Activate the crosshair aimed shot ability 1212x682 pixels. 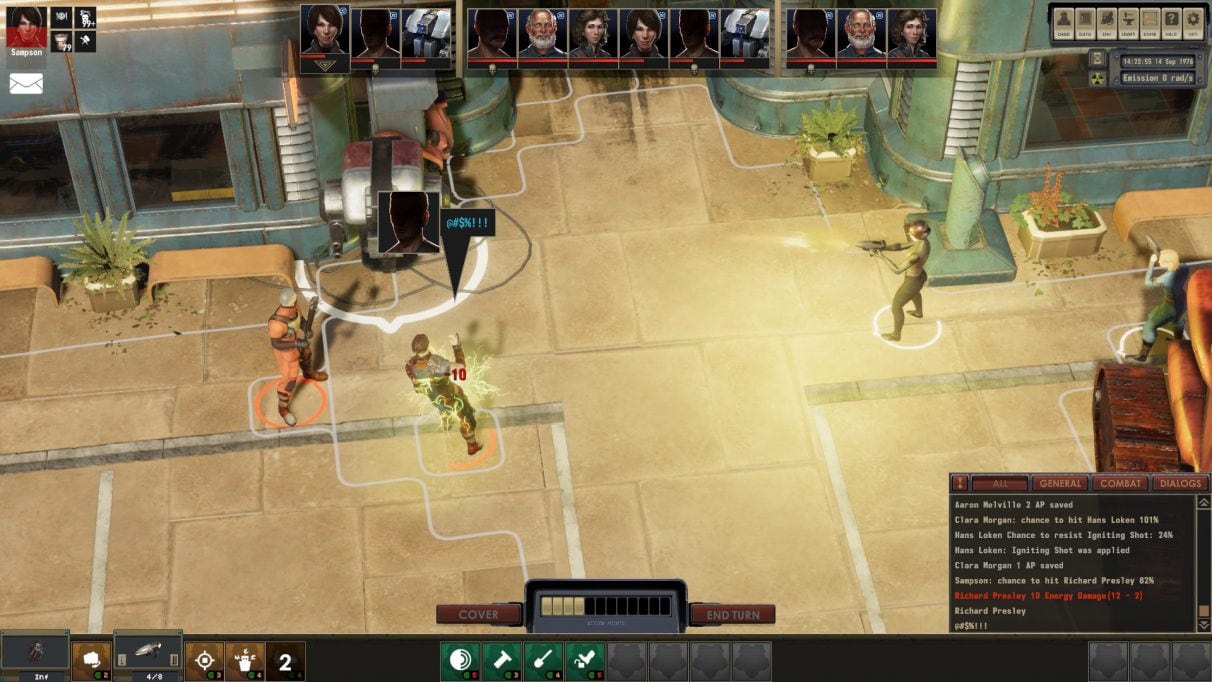point(205,660)
